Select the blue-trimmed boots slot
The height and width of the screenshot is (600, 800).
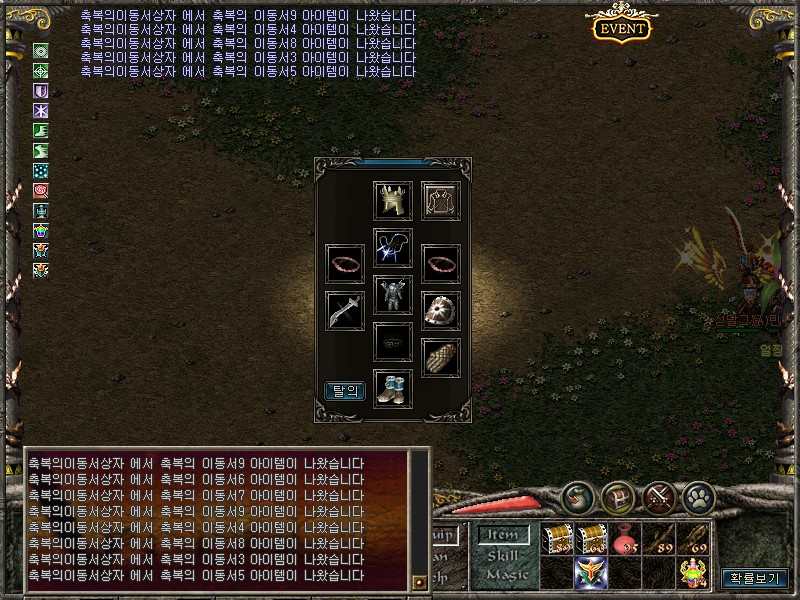point(393,389)
